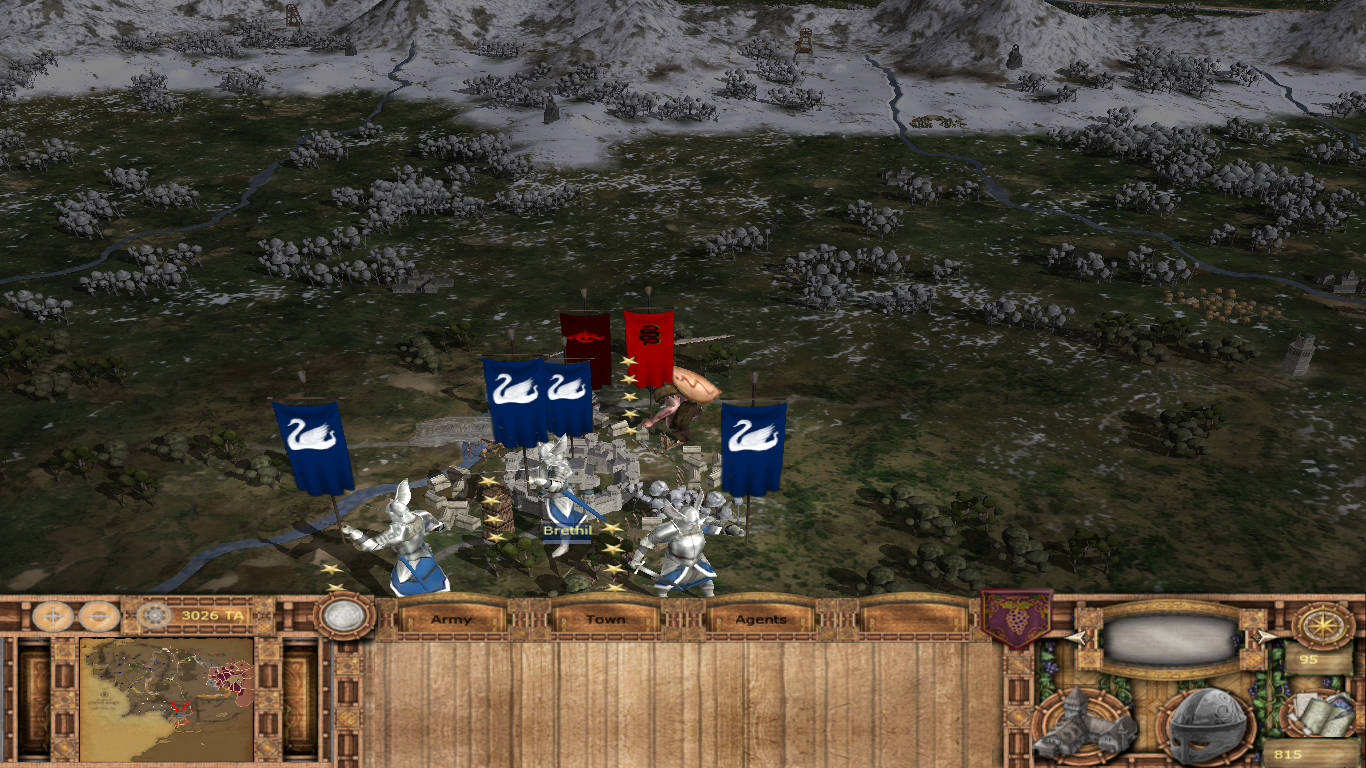The width and height of the screenshot is (1366, 768).
Task: Open the construction building icon
Action: [1085, 725]
